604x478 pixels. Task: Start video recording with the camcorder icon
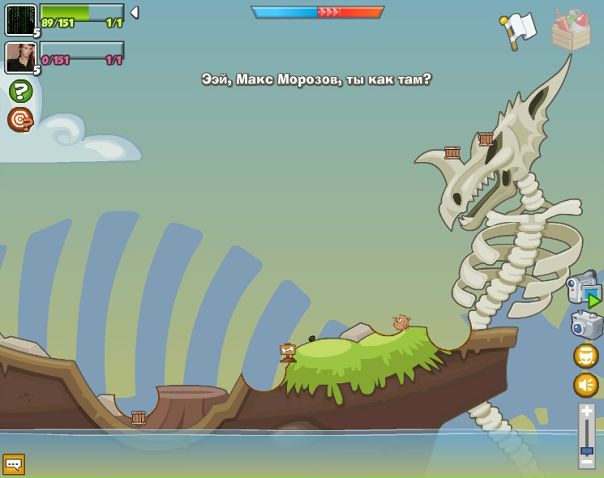[x=583, y=289]
